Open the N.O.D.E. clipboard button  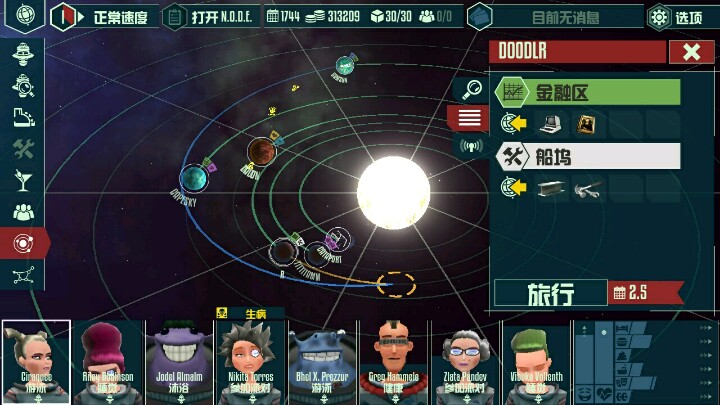pos(210,17)
